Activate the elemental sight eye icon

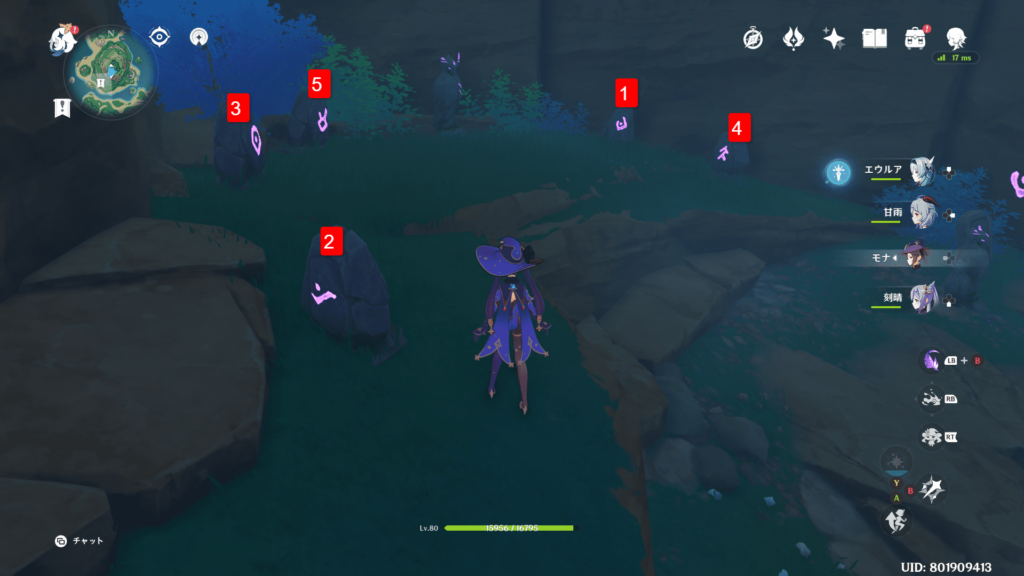pyautogui.click(x=160, y=38)
